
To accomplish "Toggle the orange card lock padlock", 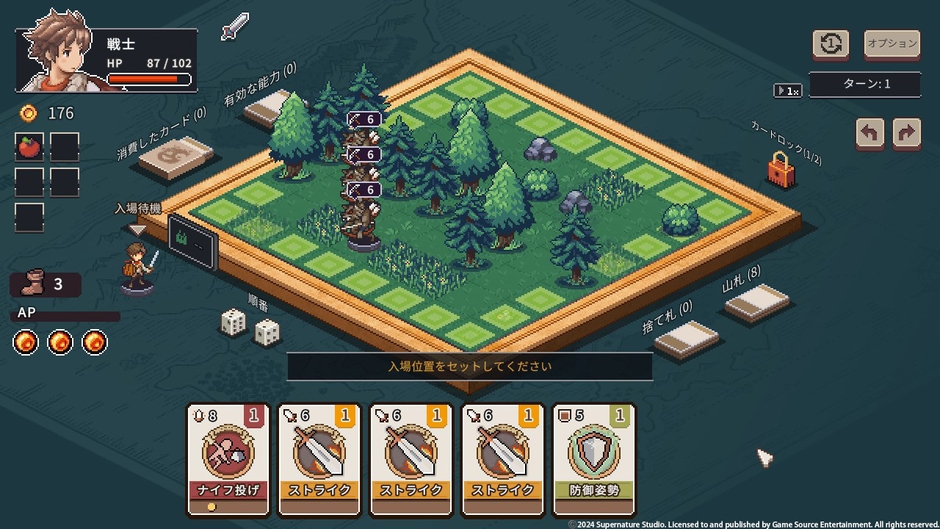I will click(780, 170).
